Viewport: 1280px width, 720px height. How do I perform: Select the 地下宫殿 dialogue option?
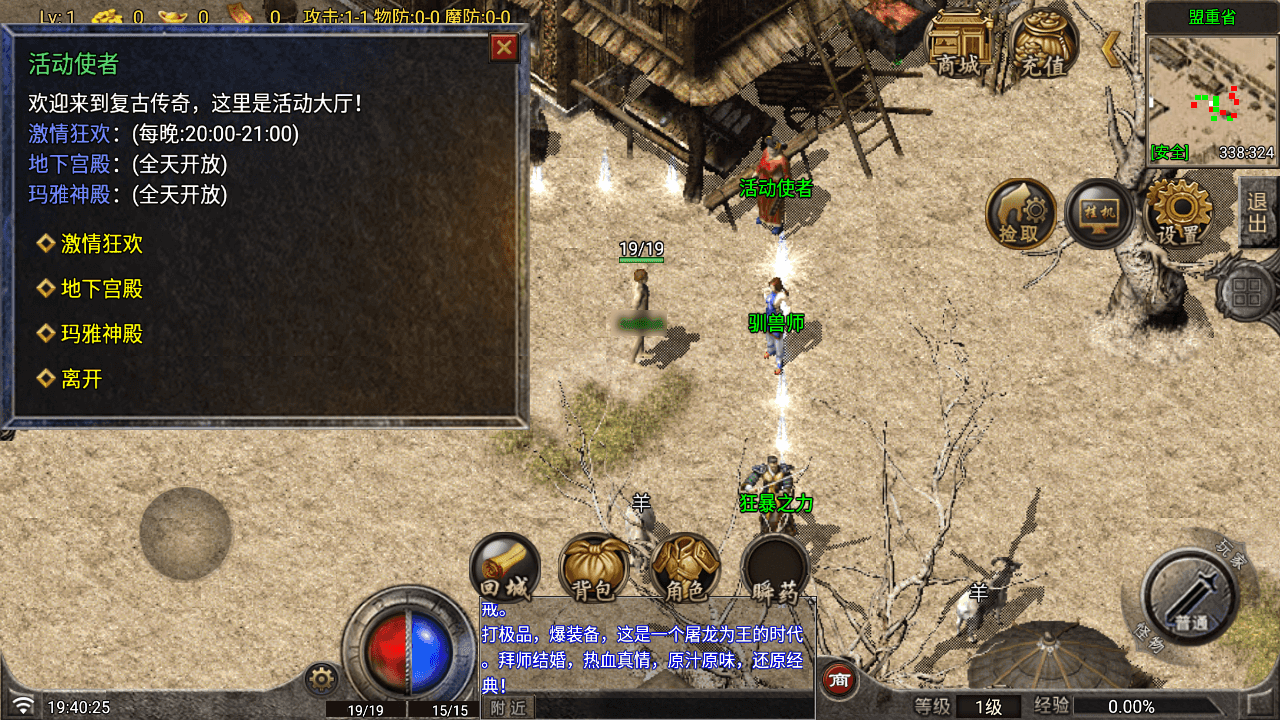(x=101, y=289)
